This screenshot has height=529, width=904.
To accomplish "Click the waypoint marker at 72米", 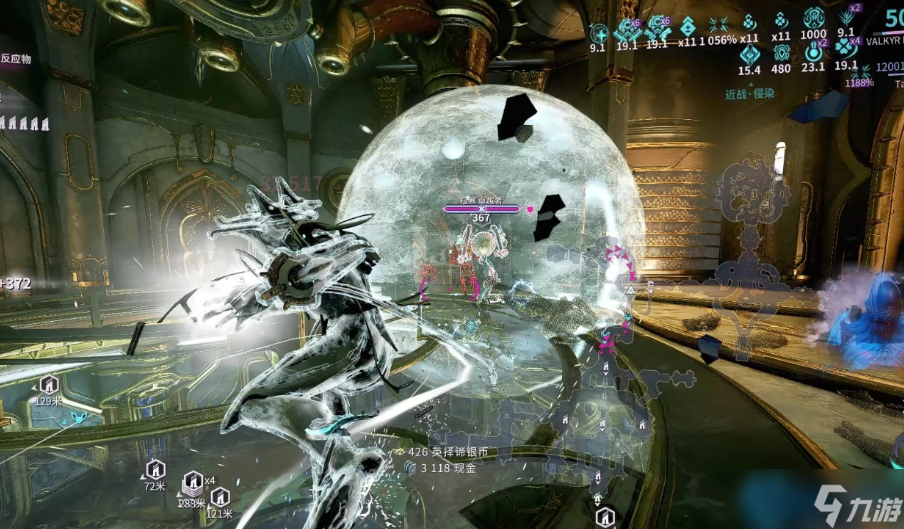I will coord(155,469).
